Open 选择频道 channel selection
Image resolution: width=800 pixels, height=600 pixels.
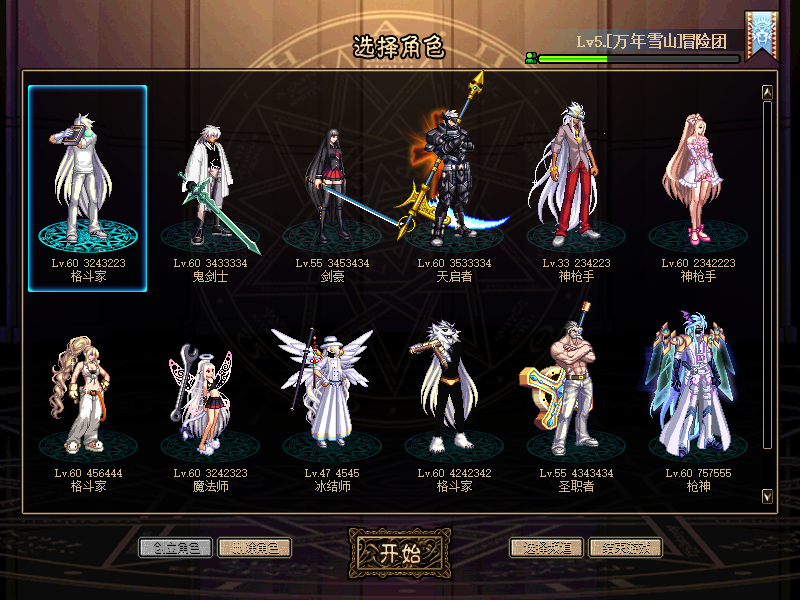coord(547,547)
